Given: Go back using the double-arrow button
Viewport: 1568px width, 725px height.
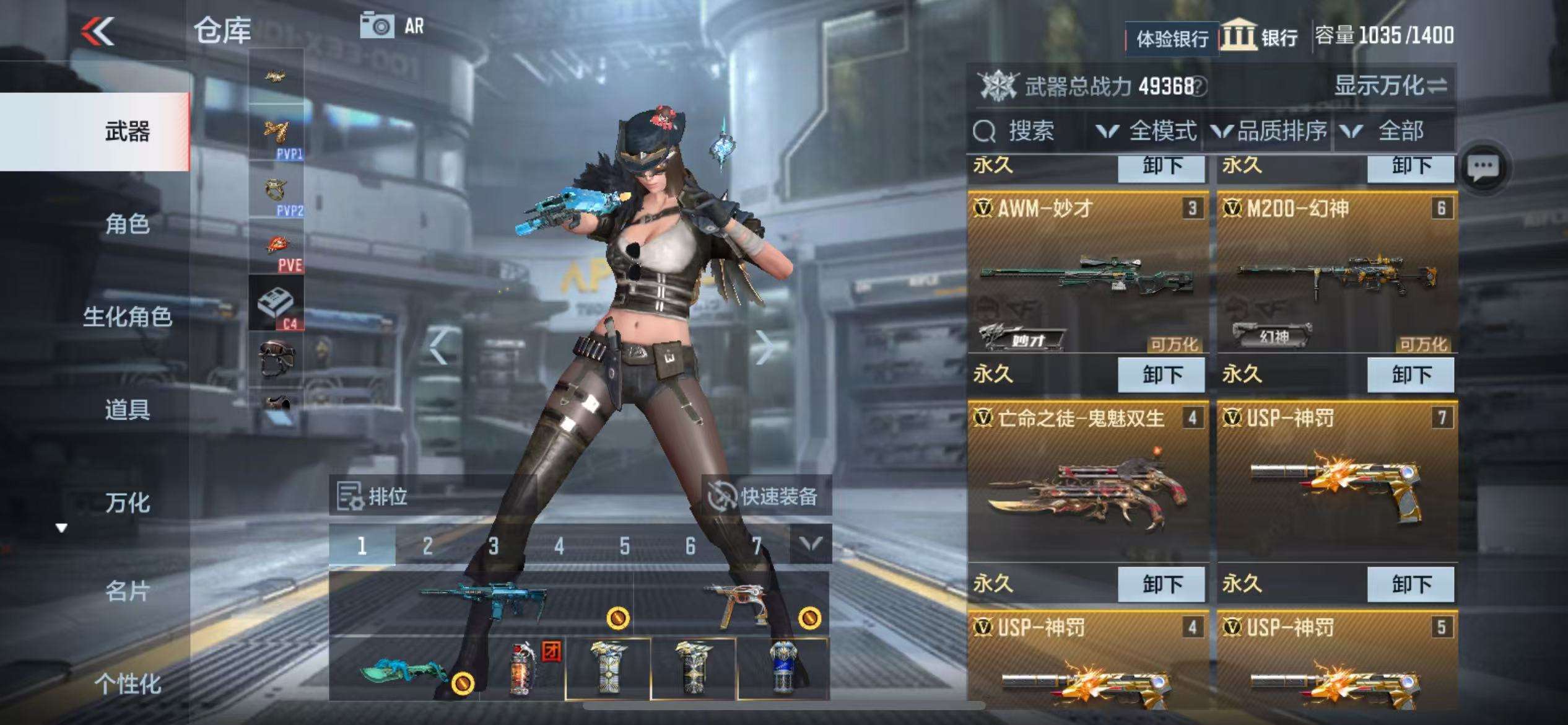Looking at the screenshot, I should [98, 31].
